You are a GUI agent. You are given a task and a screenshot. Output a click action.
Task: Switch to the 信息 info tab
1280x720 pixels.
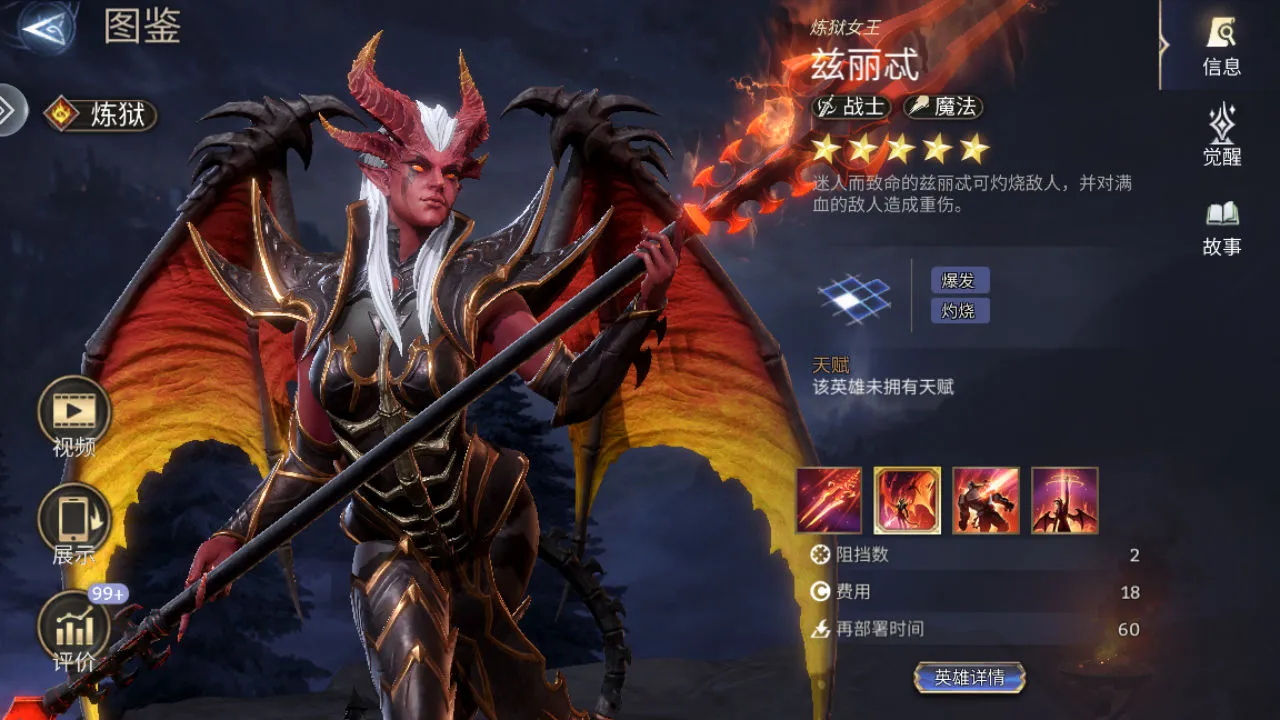pos(1221,46)
